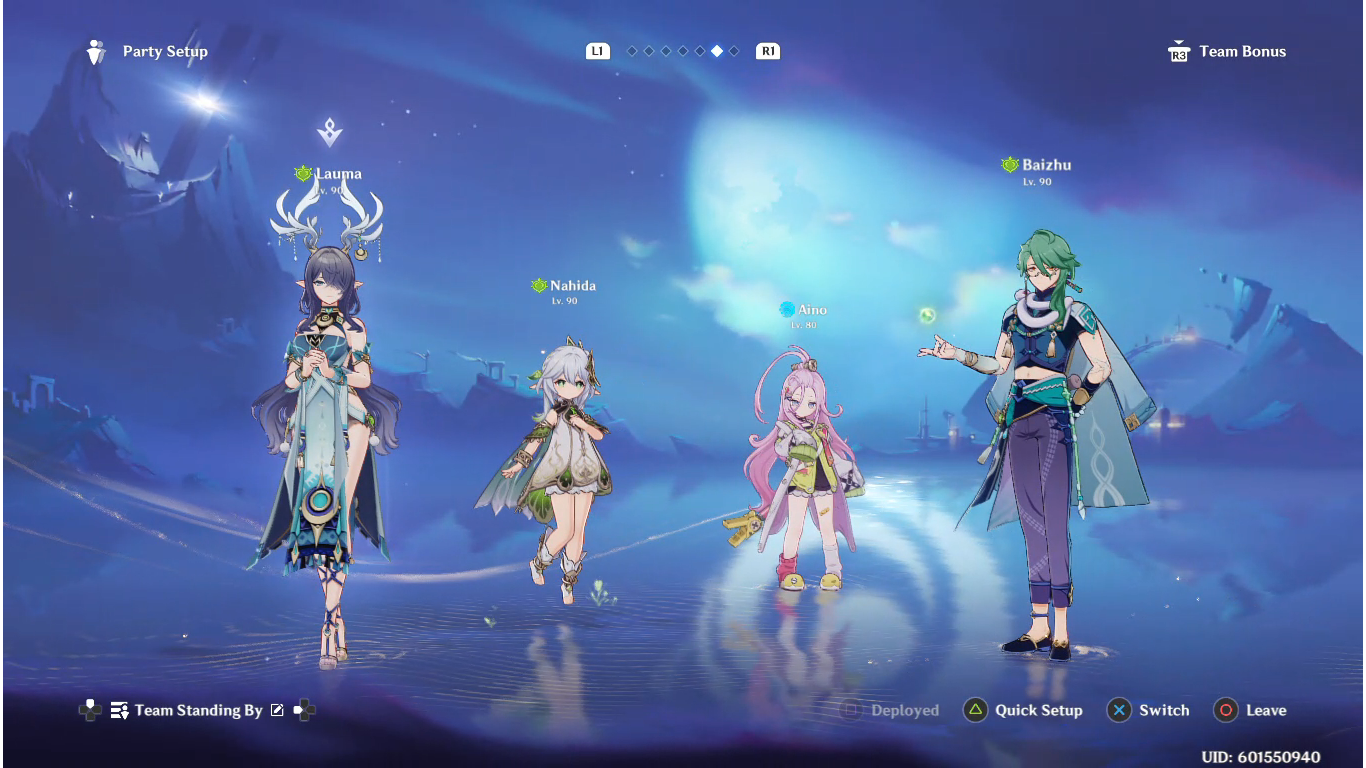Choose Nahida's party slot

560,460
